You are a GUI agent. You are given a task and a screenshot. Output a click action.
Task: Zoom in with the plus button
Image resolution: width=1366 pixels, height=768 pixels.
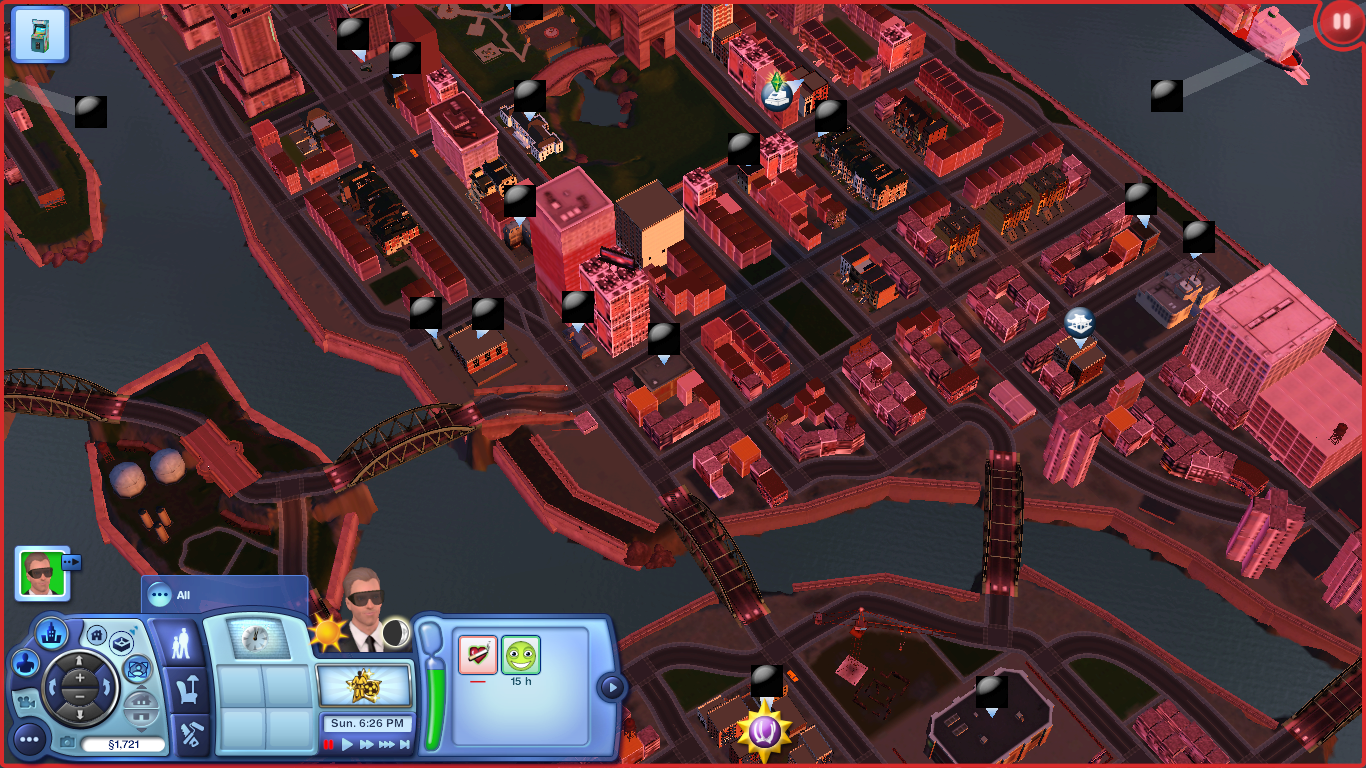[x=79, y=676]
